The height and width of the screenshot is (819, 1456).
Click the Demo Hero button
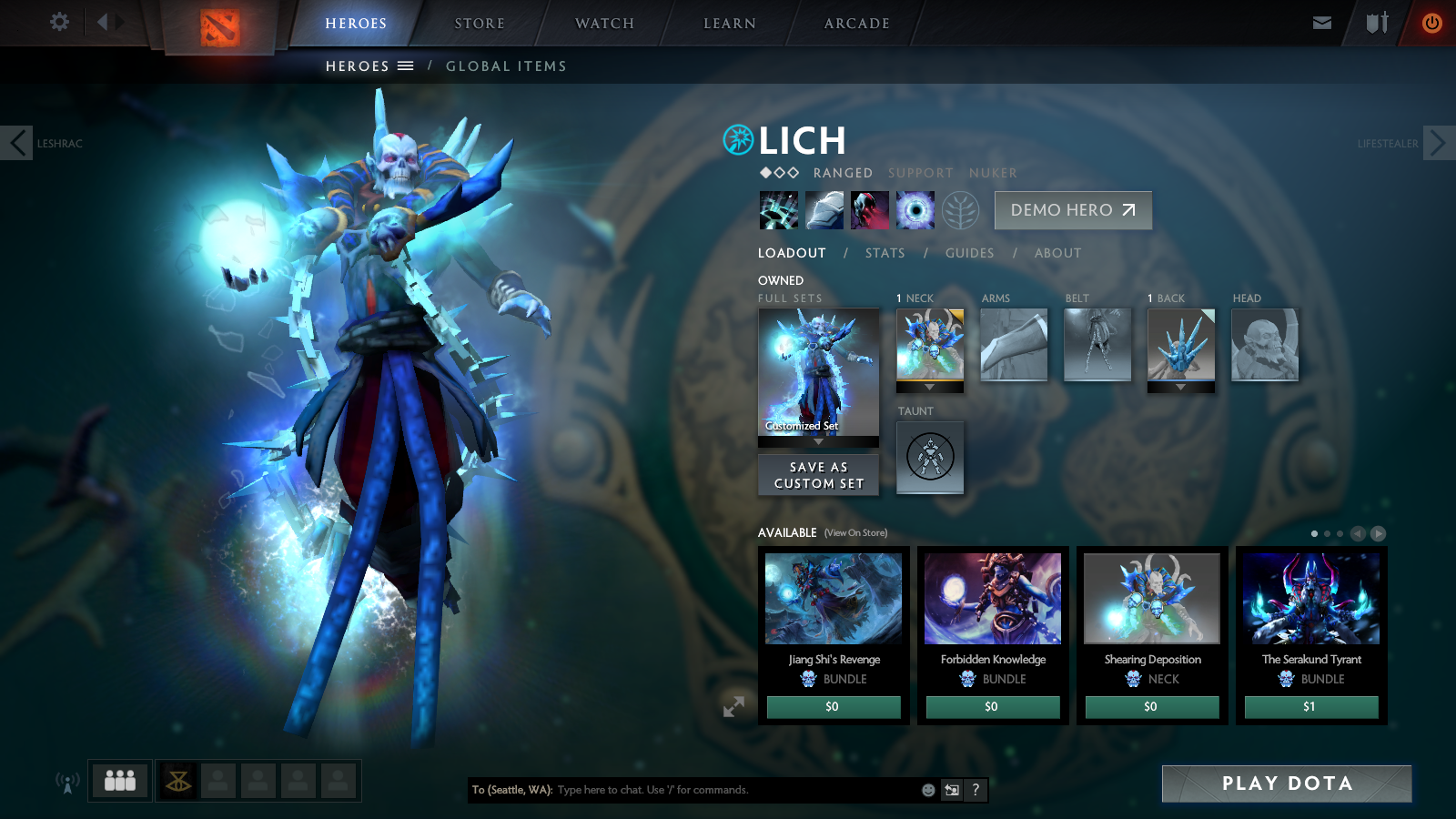click(x=1073, y=210)
